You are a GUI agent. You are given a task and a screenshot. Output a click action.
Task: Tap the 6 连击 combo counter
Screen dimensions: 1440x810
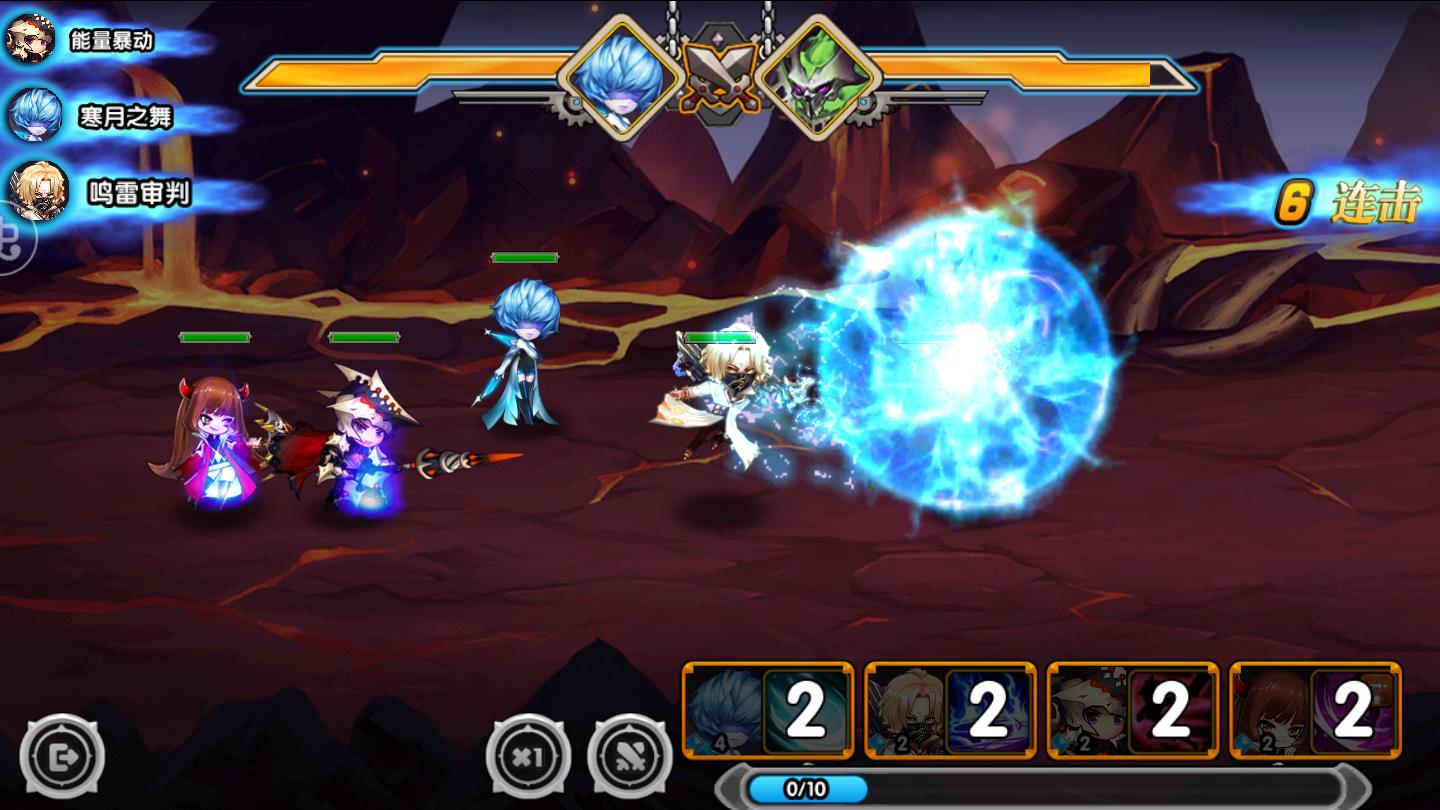pyautogui.click(x=1350, y=205)
